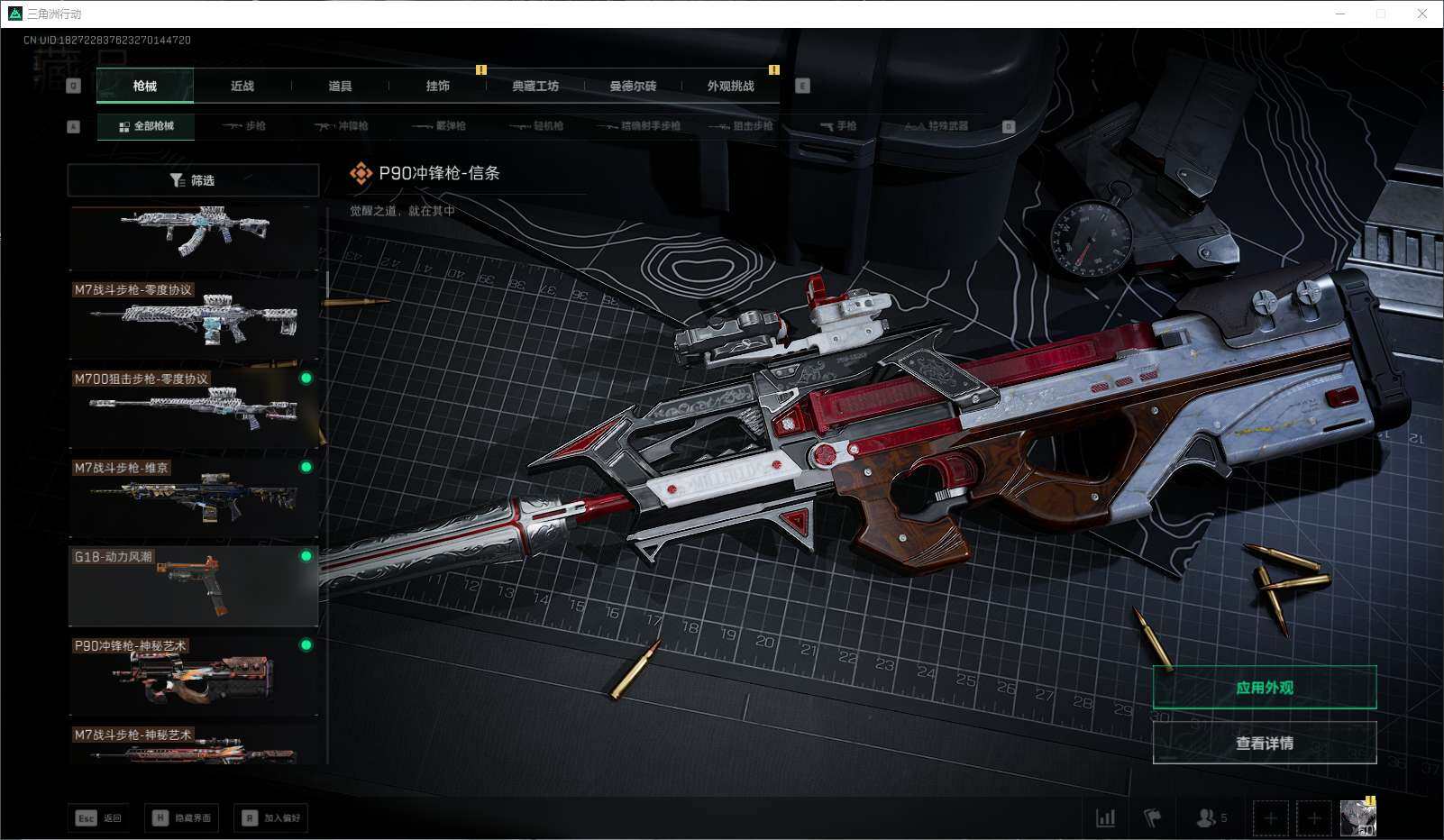Select the G18-动力风潮 pistol skin
Screen dimensions: 1444x840
pyautogui.click(x=193, y=586)
